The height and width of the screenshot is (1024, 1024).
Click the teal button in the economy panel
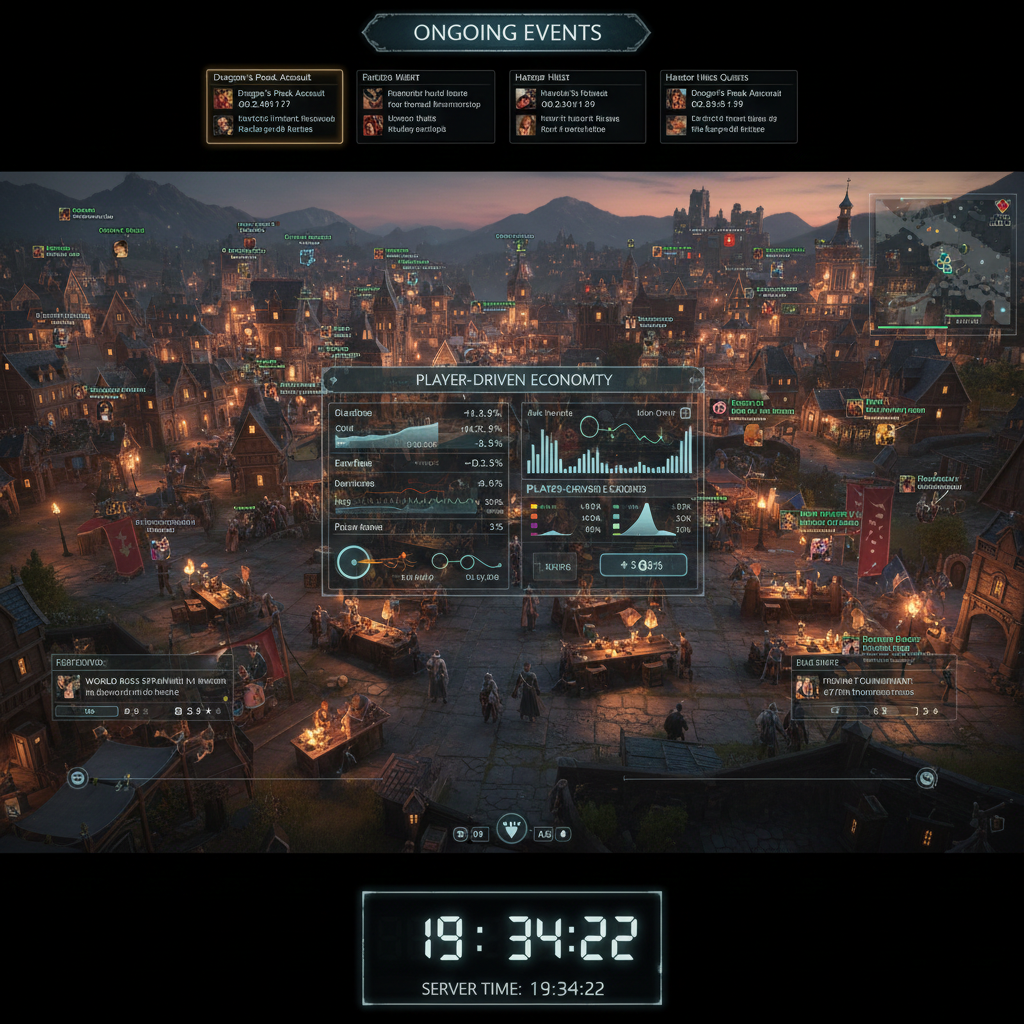(x=643, y=566)
